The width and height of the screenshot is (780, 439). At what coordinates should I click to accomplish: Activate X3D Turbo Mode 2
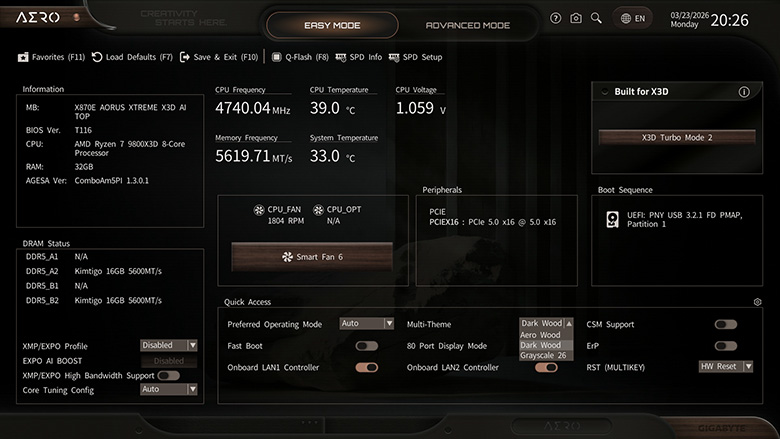point(676,137)
